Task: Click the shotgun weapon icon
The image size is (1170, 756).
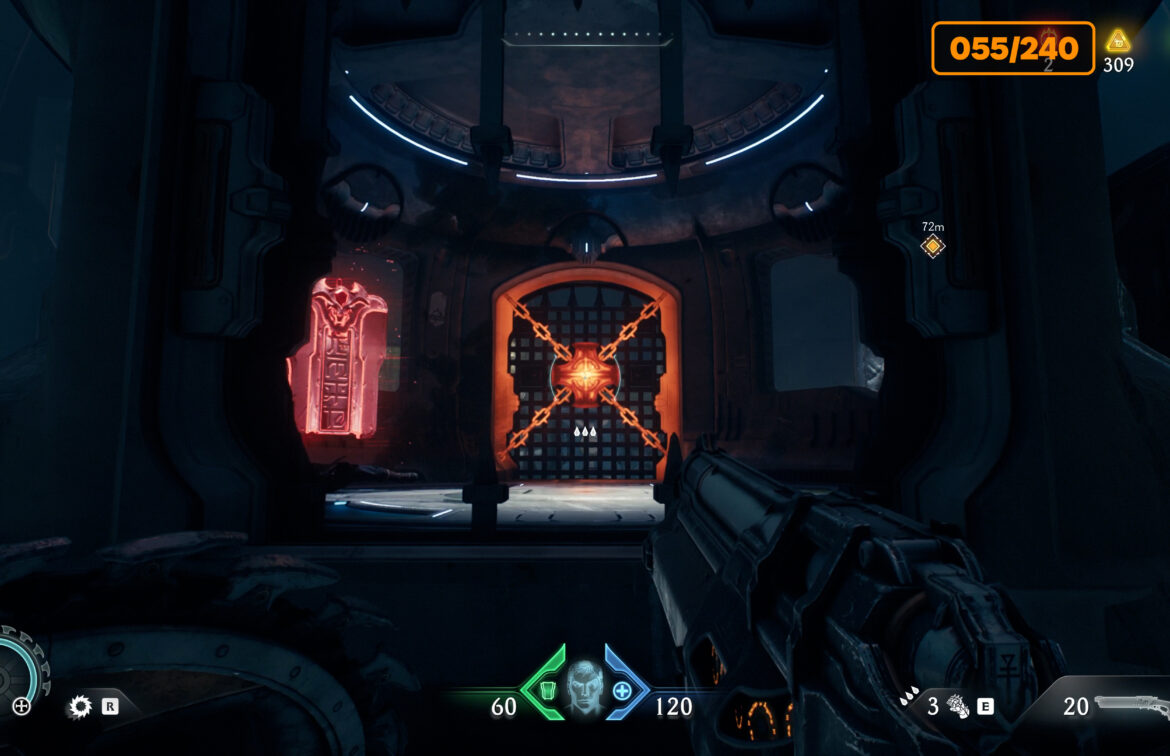Action: pyautogui.click(x=1130, y=704)
